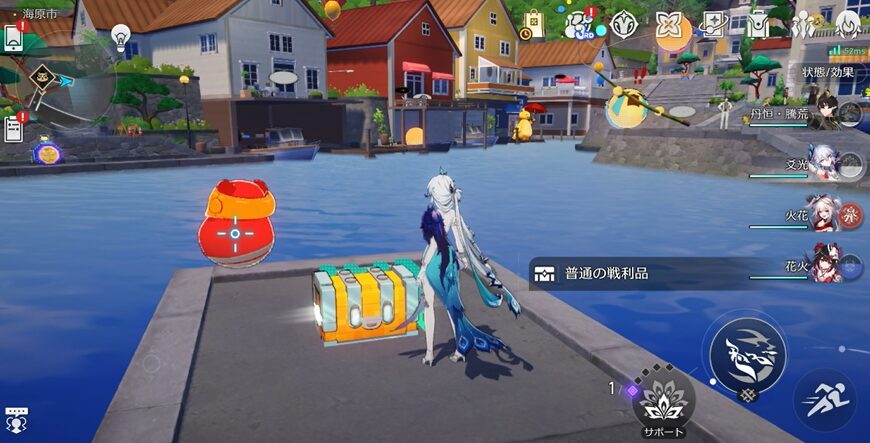Tap the lightbulb hint icon
870x443 pixels.
click(120, 38)
